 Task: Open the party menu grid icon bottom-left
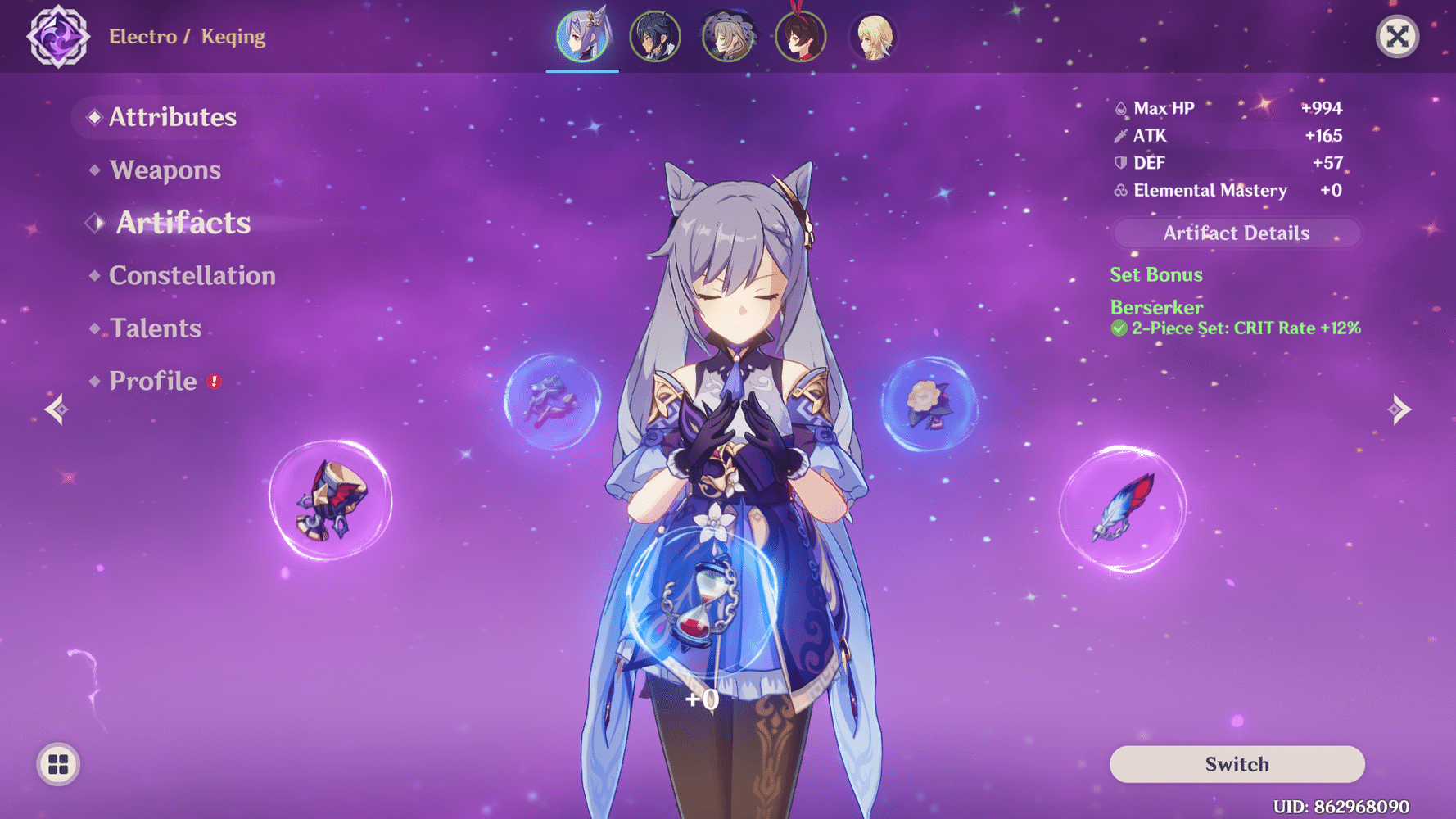coord(57,764)
